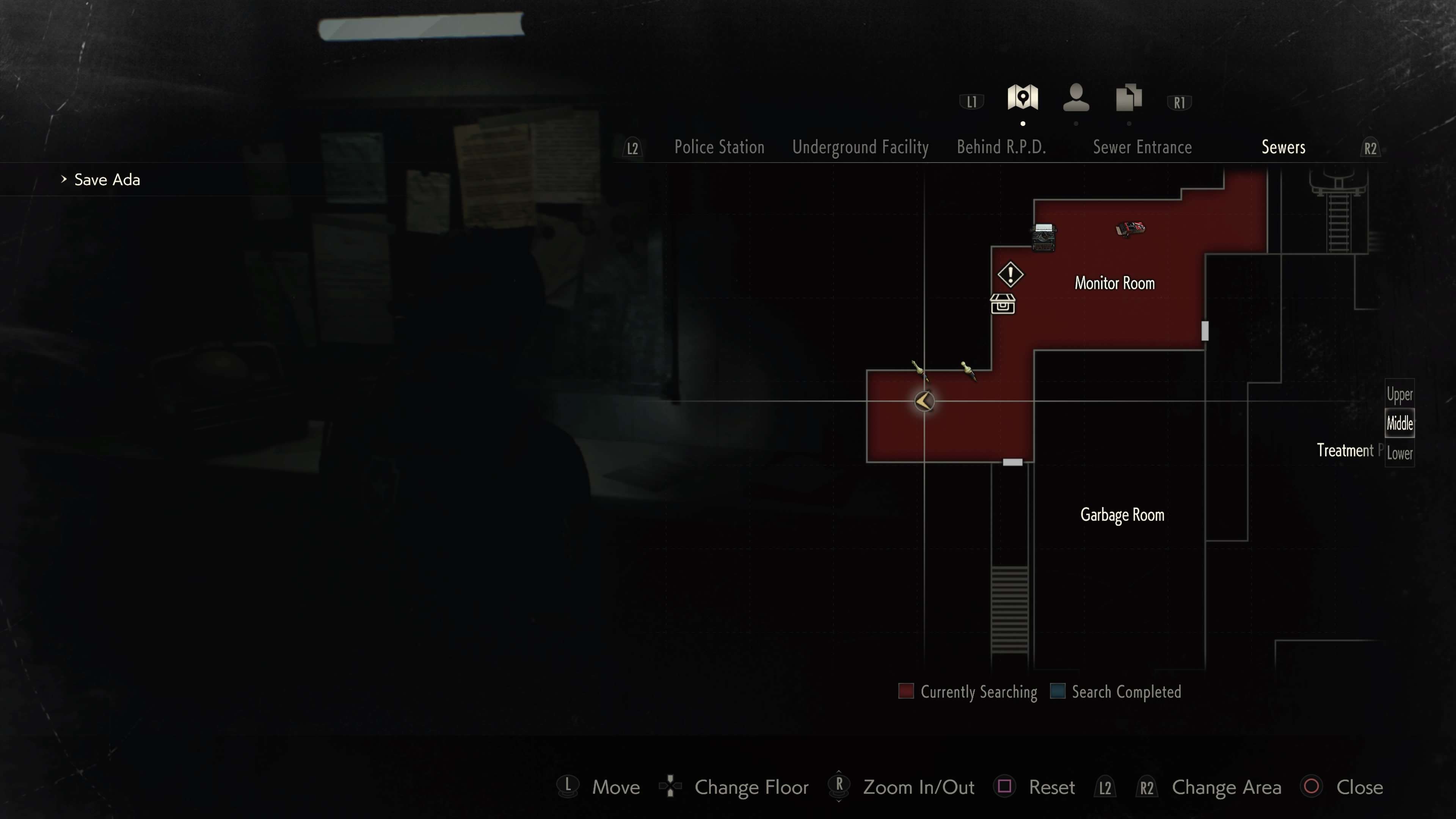Inspect the exclamation point map marker
The height and width of the screenshot is (819, 1456).
click(1010, 275)
